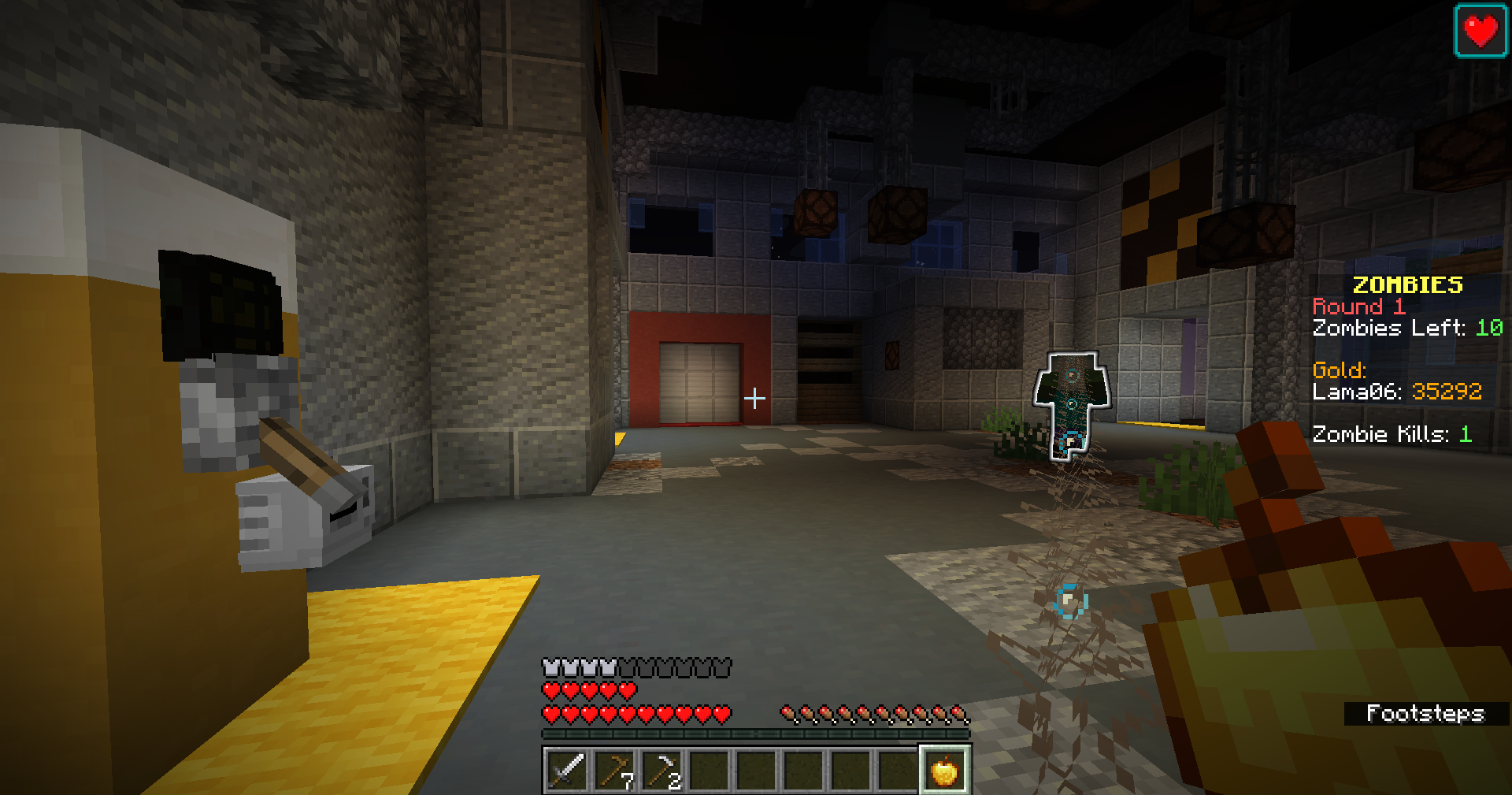Expand the Round 1 scoreboard entry
The image size is (1512, 795).
pyautogui.click(x=1360, y=306)
